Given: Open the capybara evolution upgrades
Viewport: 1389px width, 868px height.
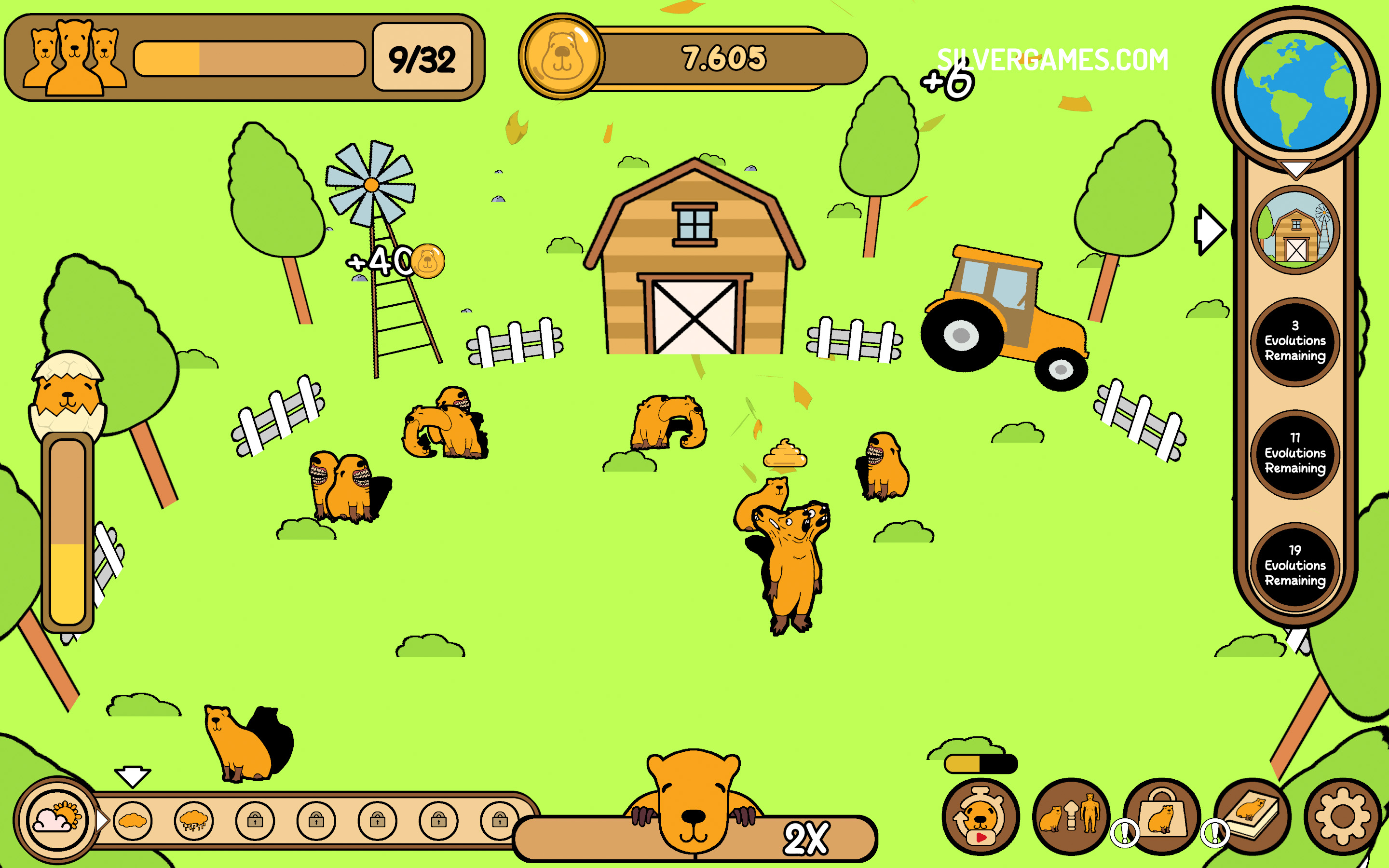Looking at the screenshot, I should [1071, 816].
